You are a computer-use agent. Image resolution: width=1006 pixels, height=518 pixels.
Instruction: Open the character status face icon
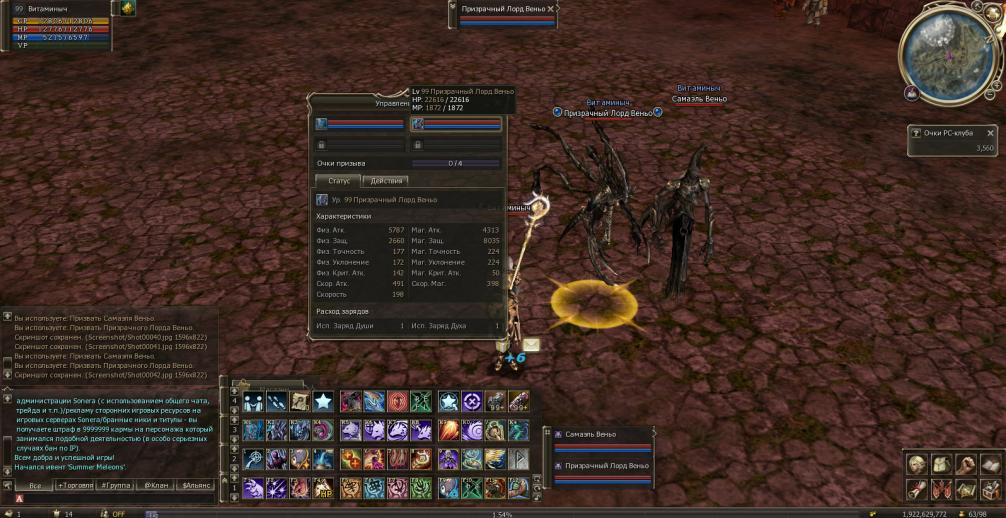click(917, 464)
